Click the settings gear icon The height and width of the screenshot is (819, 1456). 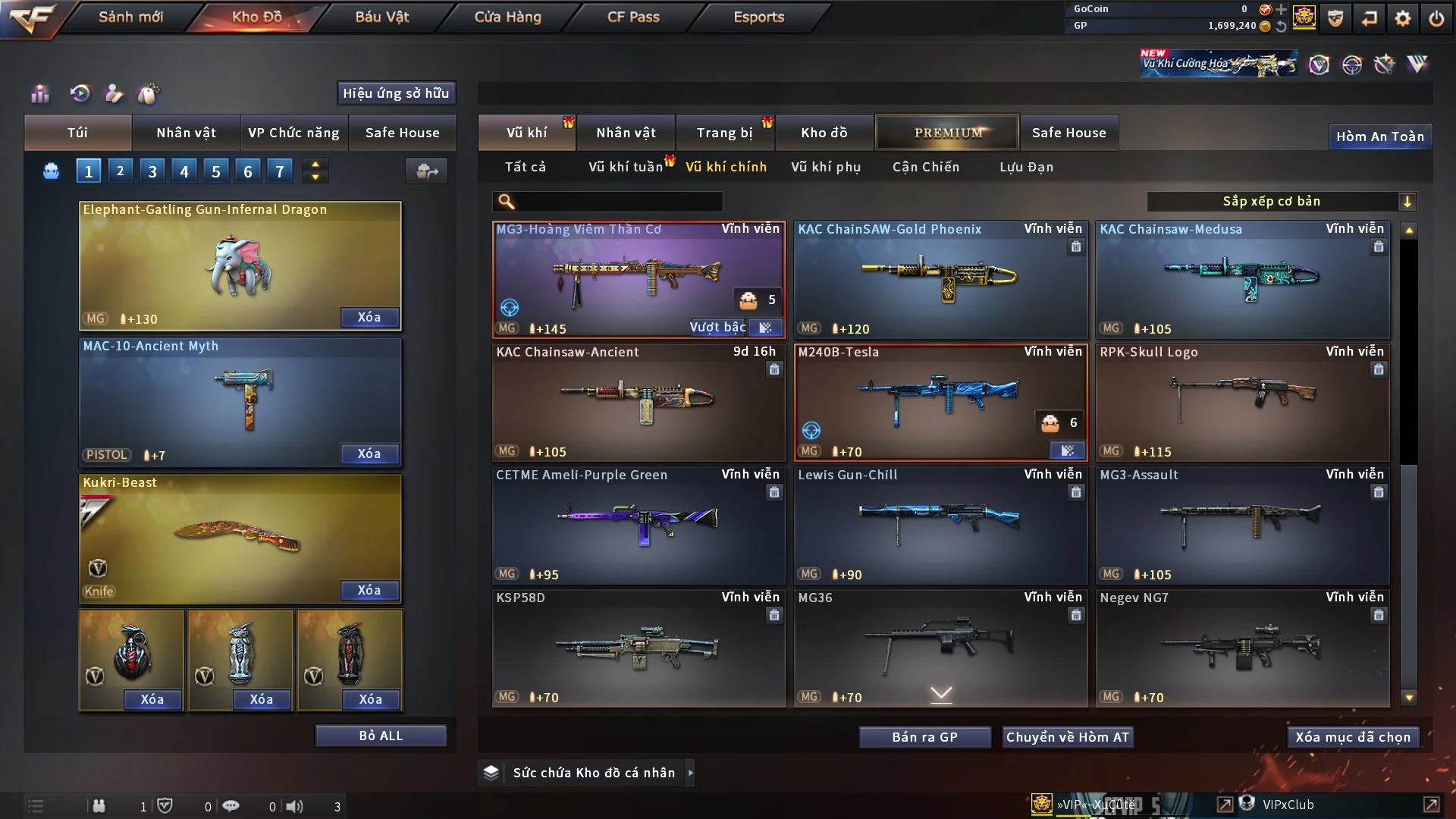(x=1402, y=18)
